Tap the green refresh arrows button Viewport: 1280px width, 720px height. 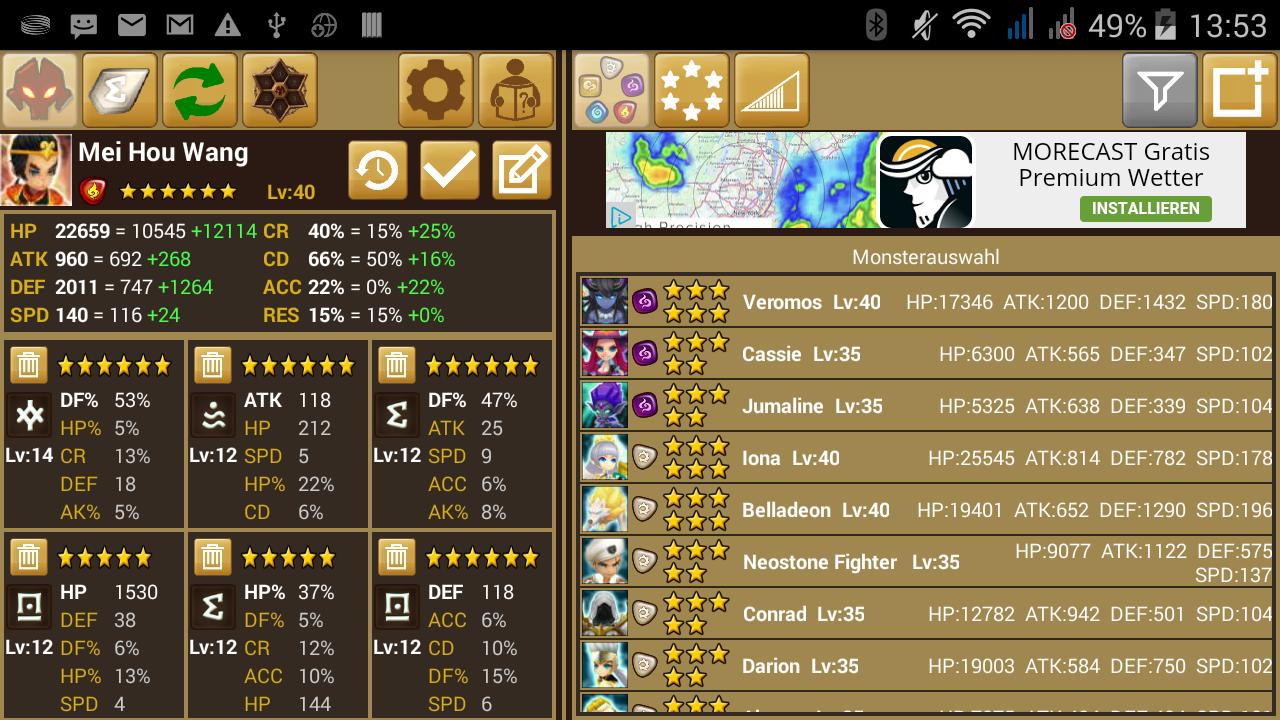(200, 91)
